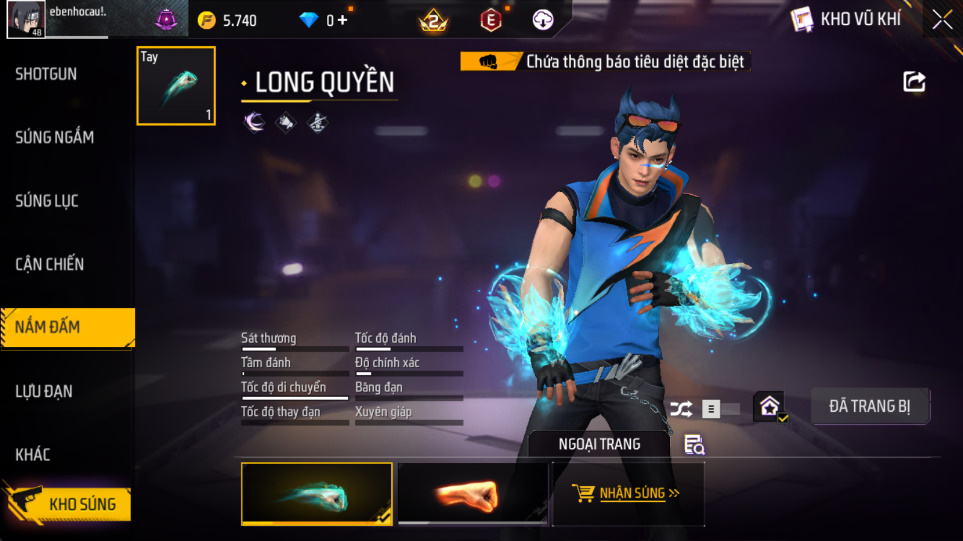Image resolution: width=963 pixels, height=541 pixels.
Task: Select the SÚNG LỤC category
Action: coord(47,201)
